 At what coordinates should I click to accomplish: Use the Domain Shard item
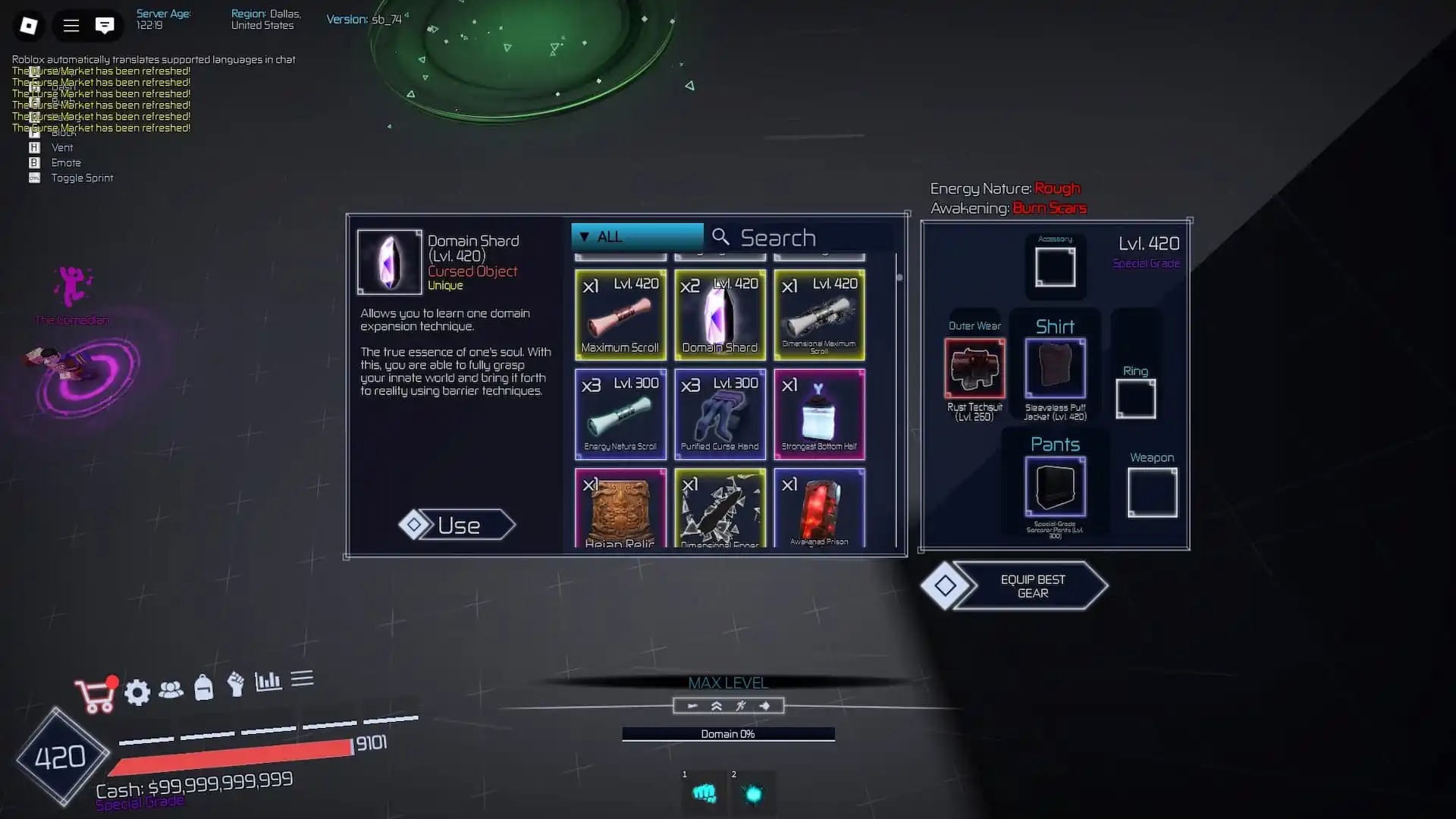457,525
